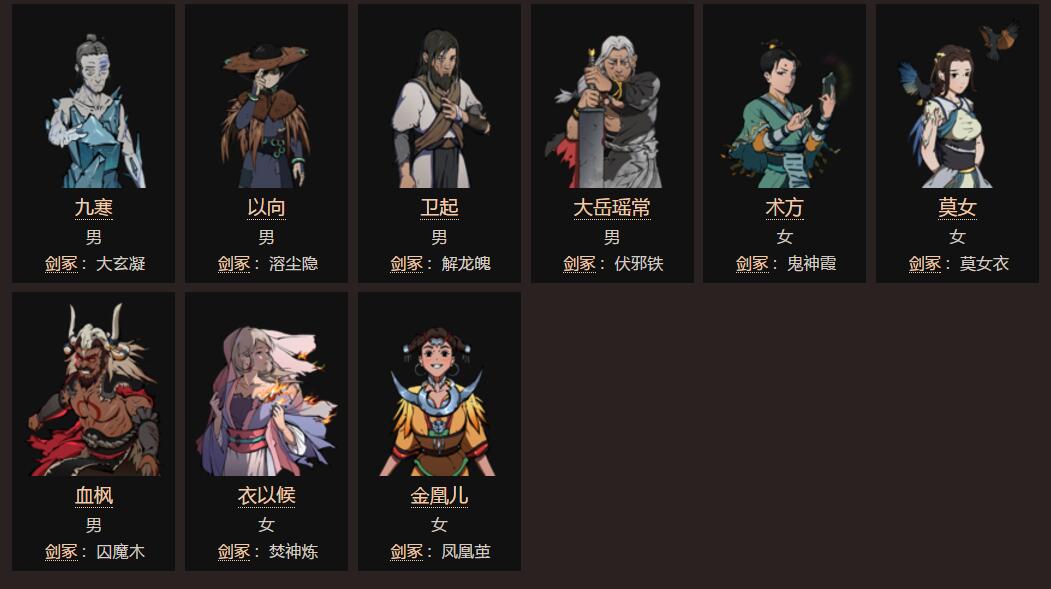Open the 术方 name link
Image resolution: width=1051 pixels, height=589 pixels.
pyautogui.click(x=784, y=208)
